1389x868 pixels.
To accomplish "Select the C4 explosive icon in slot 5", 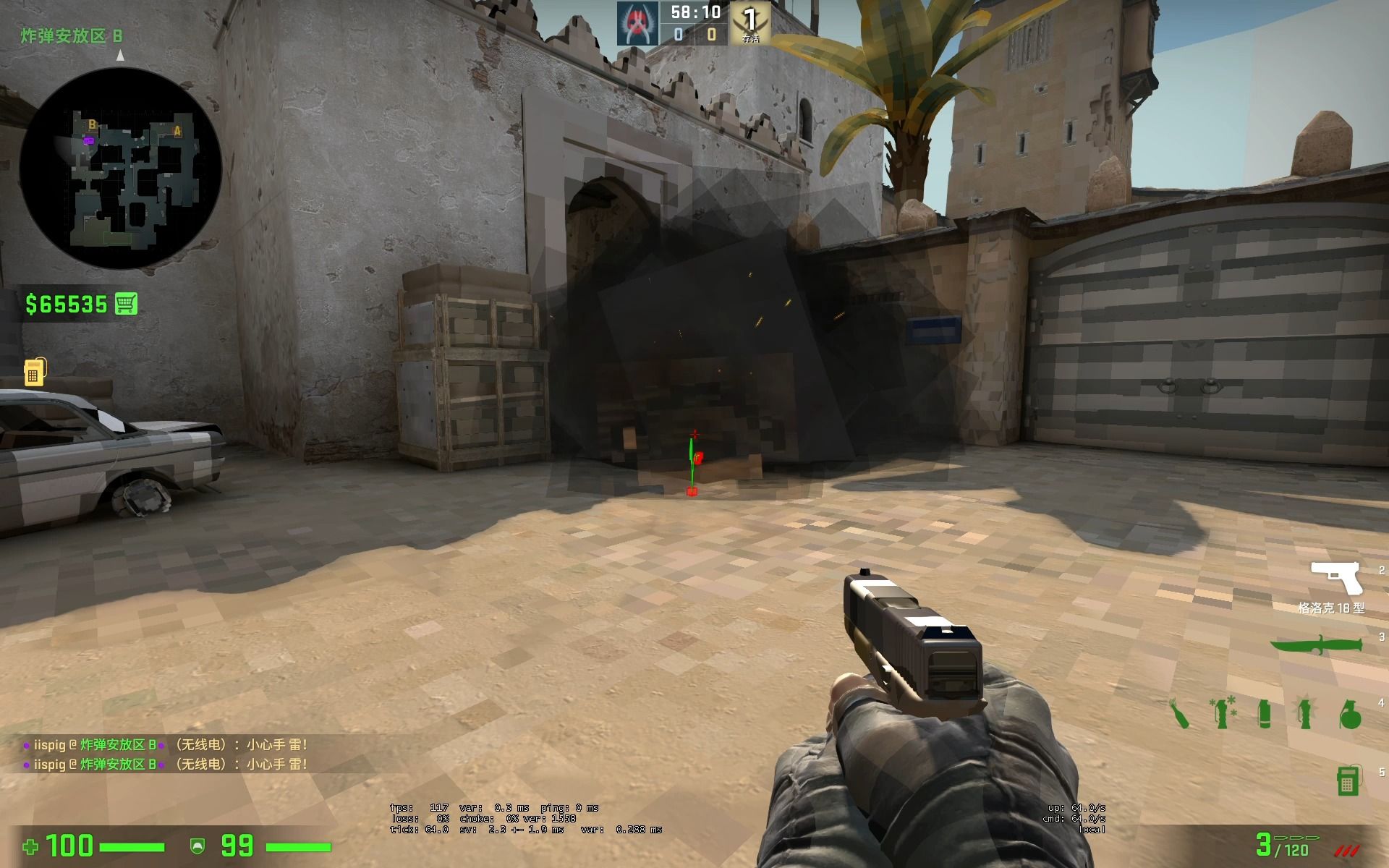I will 1347,780.
